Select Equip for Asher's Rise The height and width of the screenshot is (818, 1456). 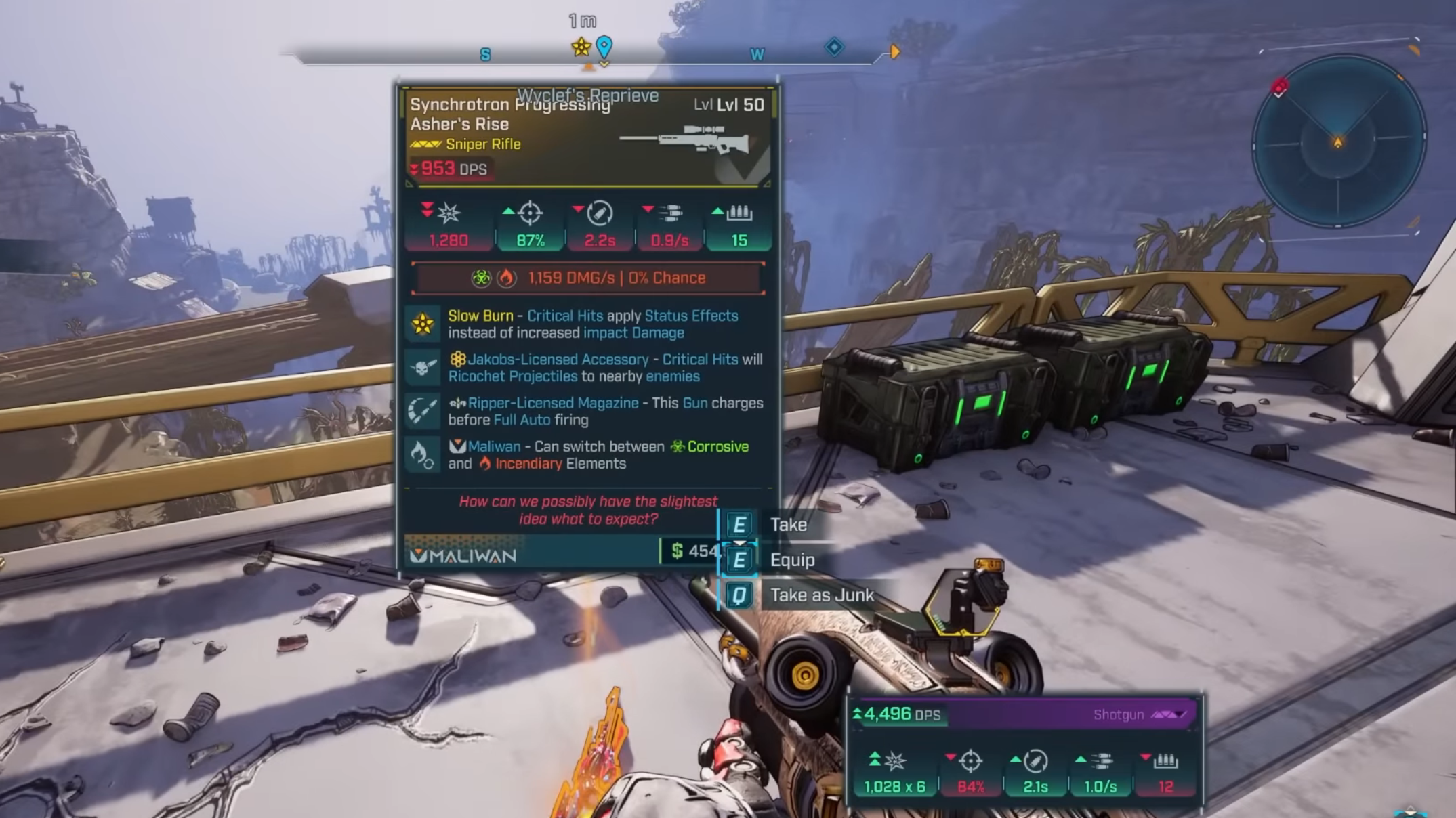click(x=791, y=560)
